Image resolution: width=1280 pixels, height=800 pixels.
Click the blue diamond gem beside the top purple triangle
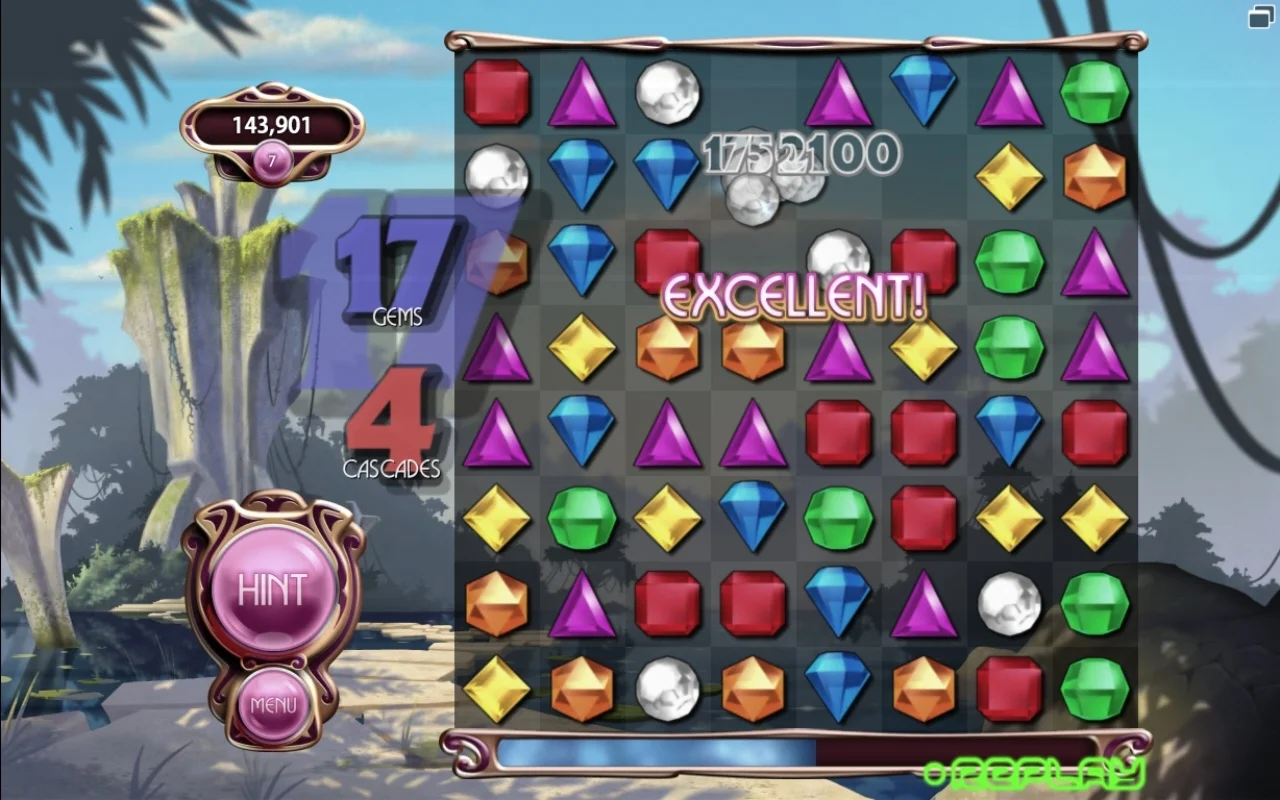pos(922,92)
